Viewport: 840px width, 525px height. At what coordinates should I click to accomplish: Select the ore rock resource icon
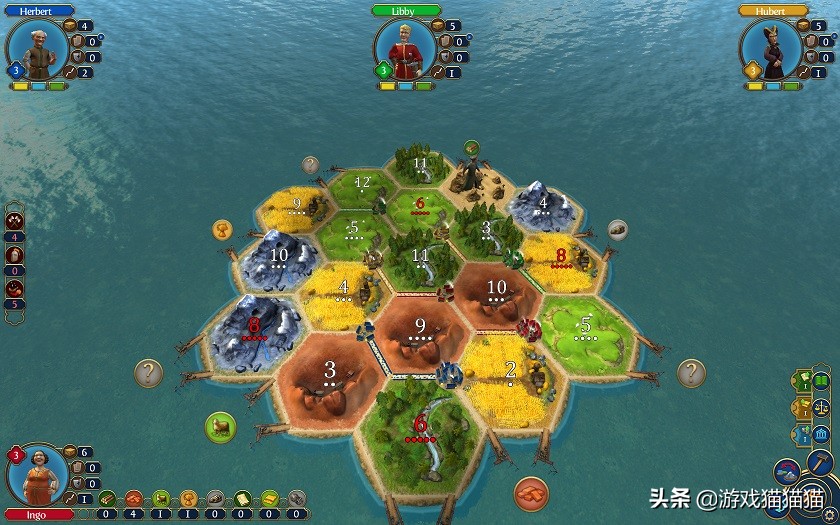click(215, 499)
